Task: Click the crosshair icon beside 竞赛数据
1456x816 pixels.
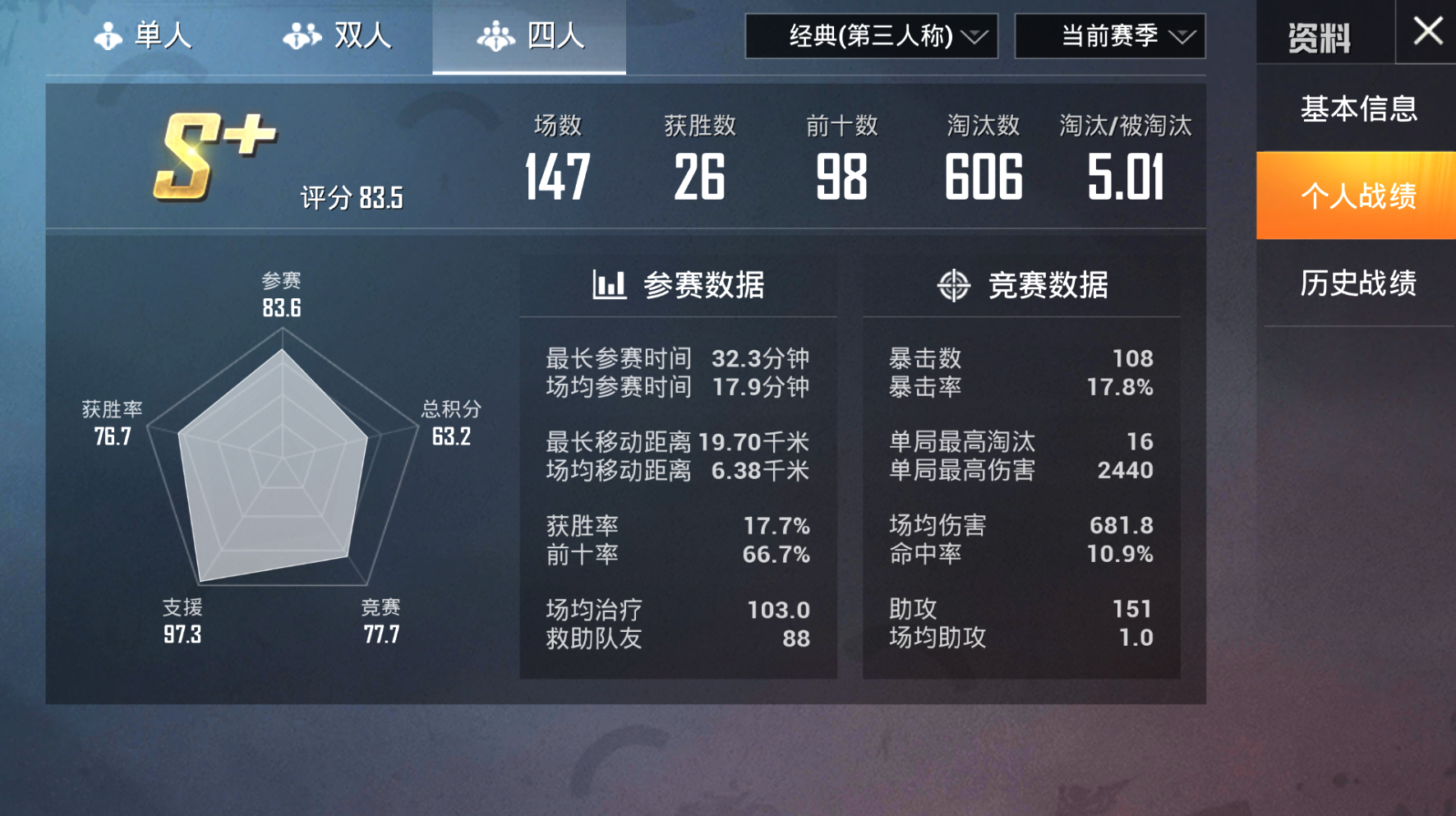Action: point(954,286)
